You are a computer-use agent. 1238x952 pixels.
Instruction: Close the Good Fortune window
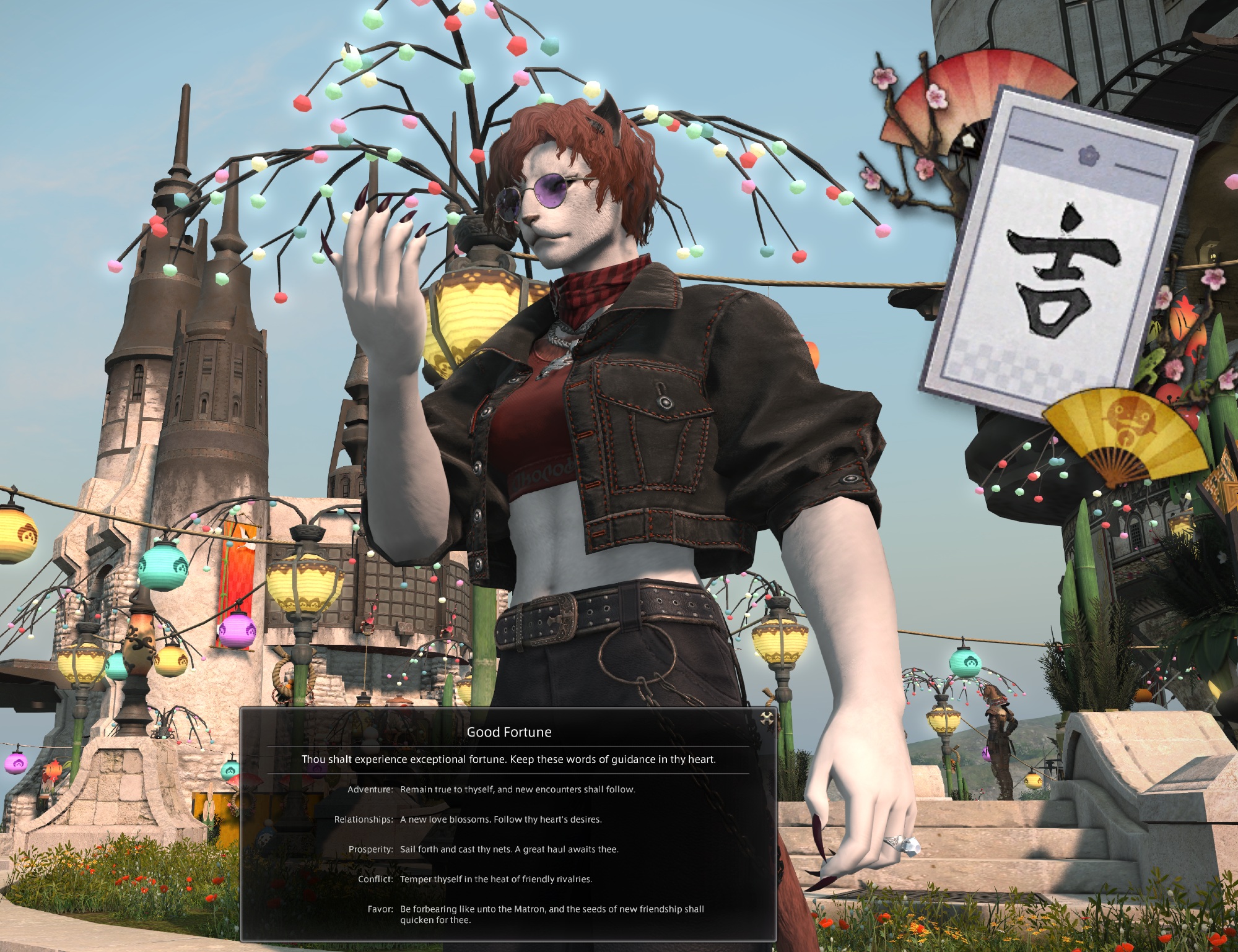pos(767,718)
